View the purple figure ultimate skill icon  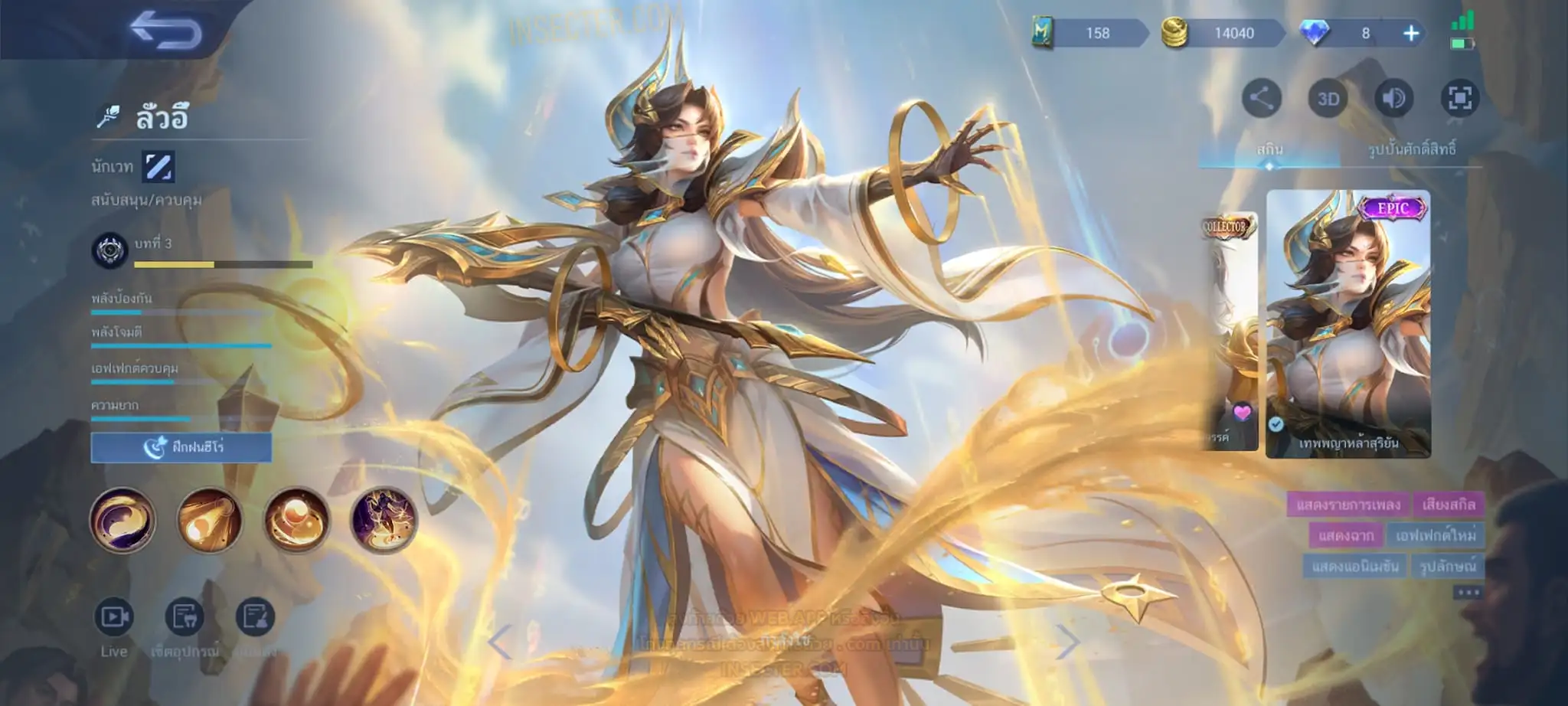click(384, 521)
